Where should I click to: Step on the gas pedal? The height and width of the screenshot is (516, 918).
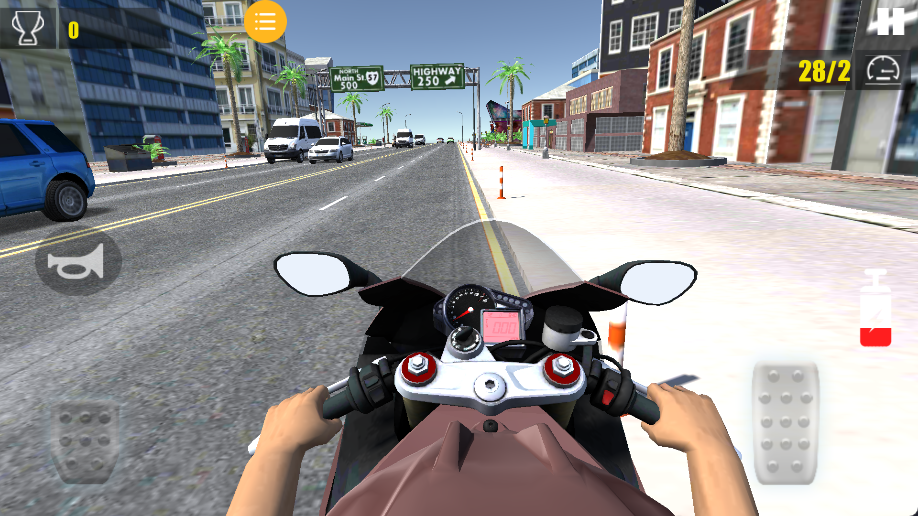point(785,422)
